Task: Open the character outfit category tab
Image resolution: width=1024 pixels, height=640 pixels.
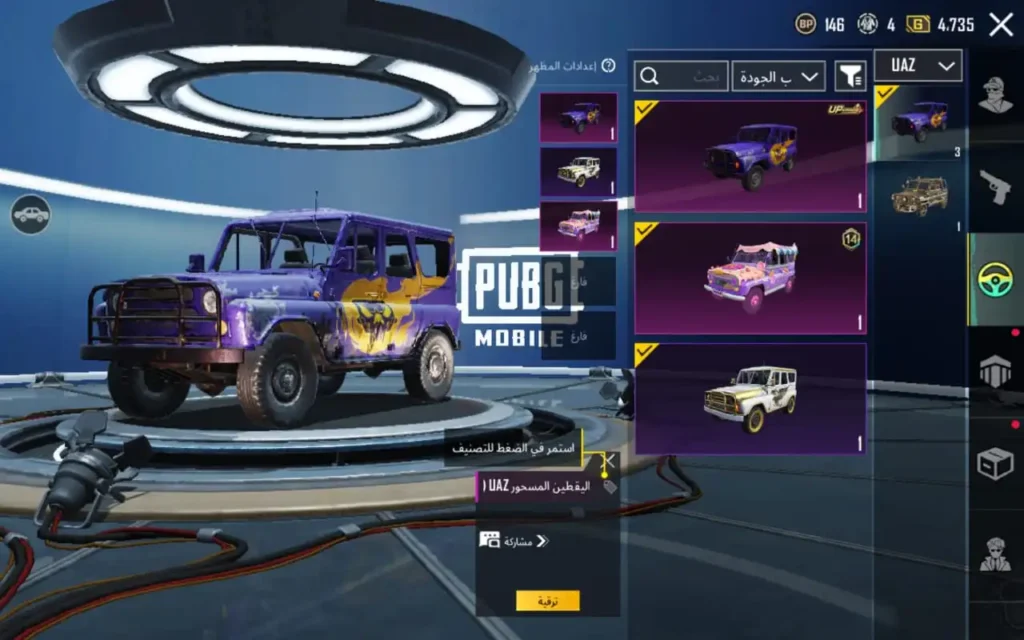Action: pyautogui.click(x=995, y=97)
